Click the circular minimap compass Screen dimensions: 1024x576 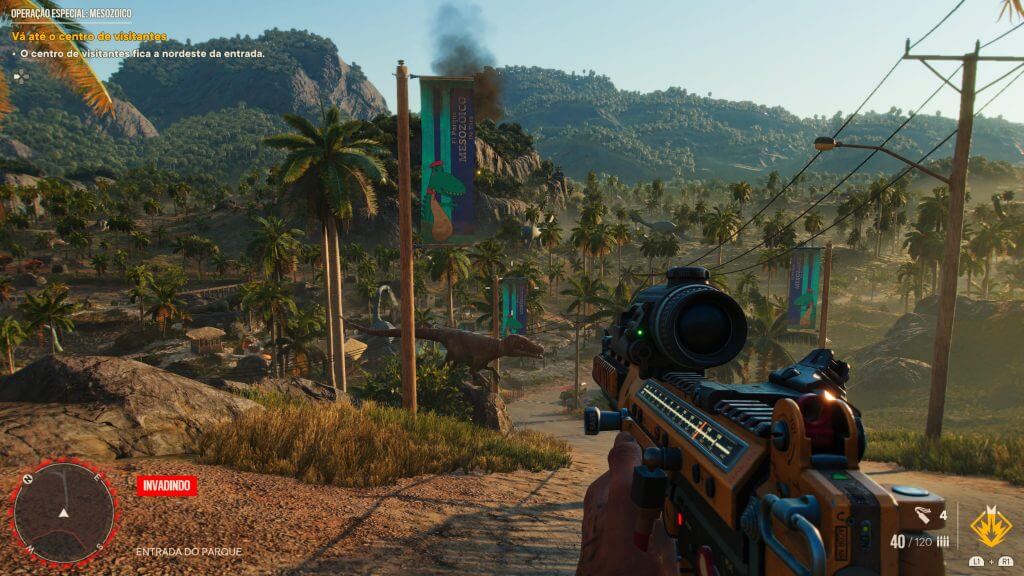[63, 511]
